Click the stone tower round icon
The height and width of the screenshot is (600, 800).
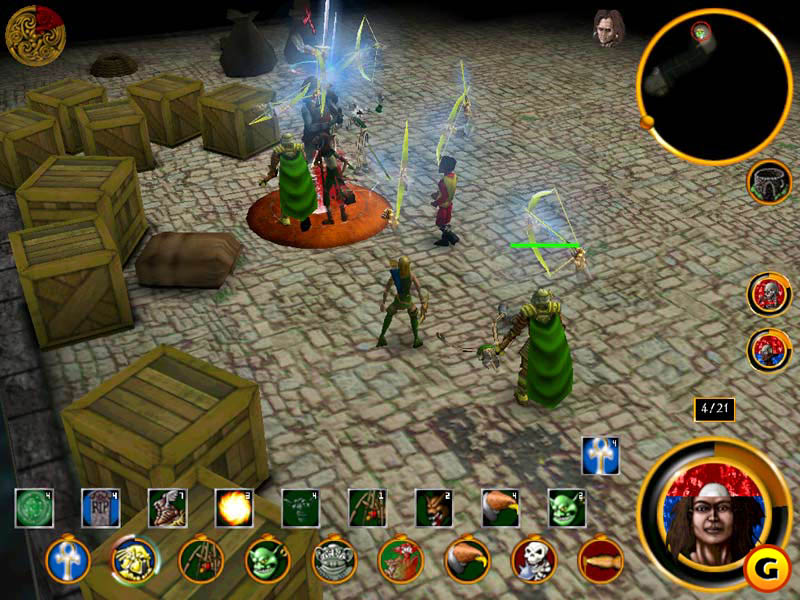pos(768,182)
